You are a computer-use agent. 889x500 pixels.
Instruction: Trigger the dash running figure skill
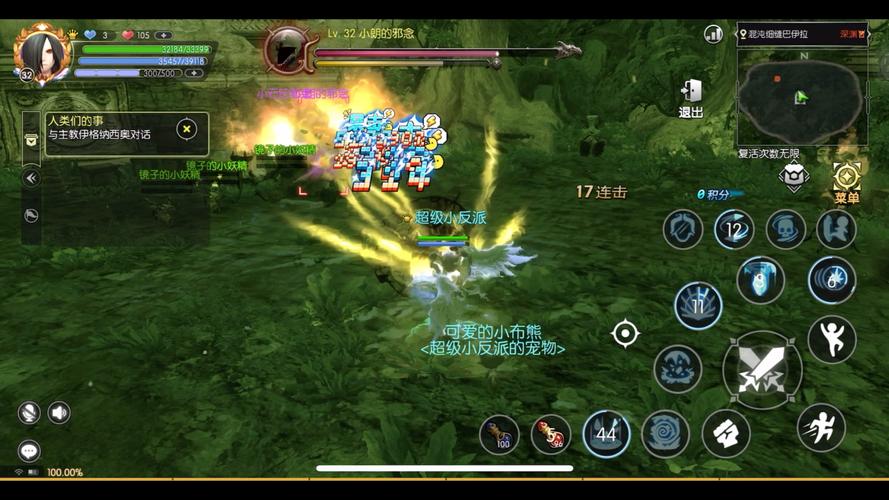click(821, 427)
